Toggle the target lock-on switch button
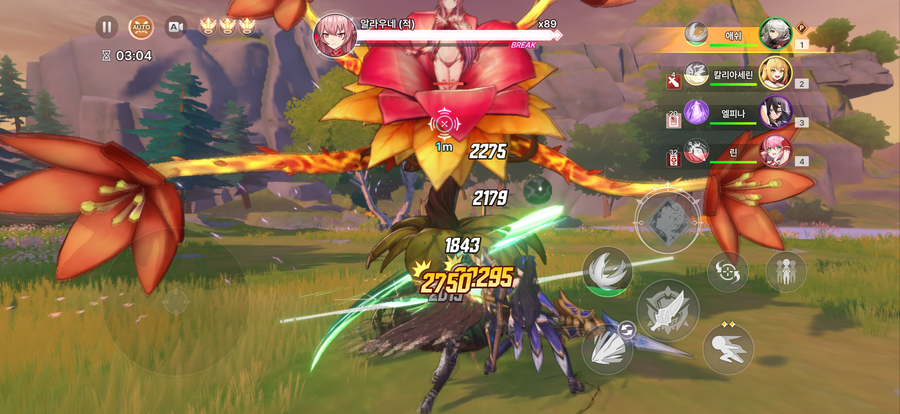 click(727, 271)
